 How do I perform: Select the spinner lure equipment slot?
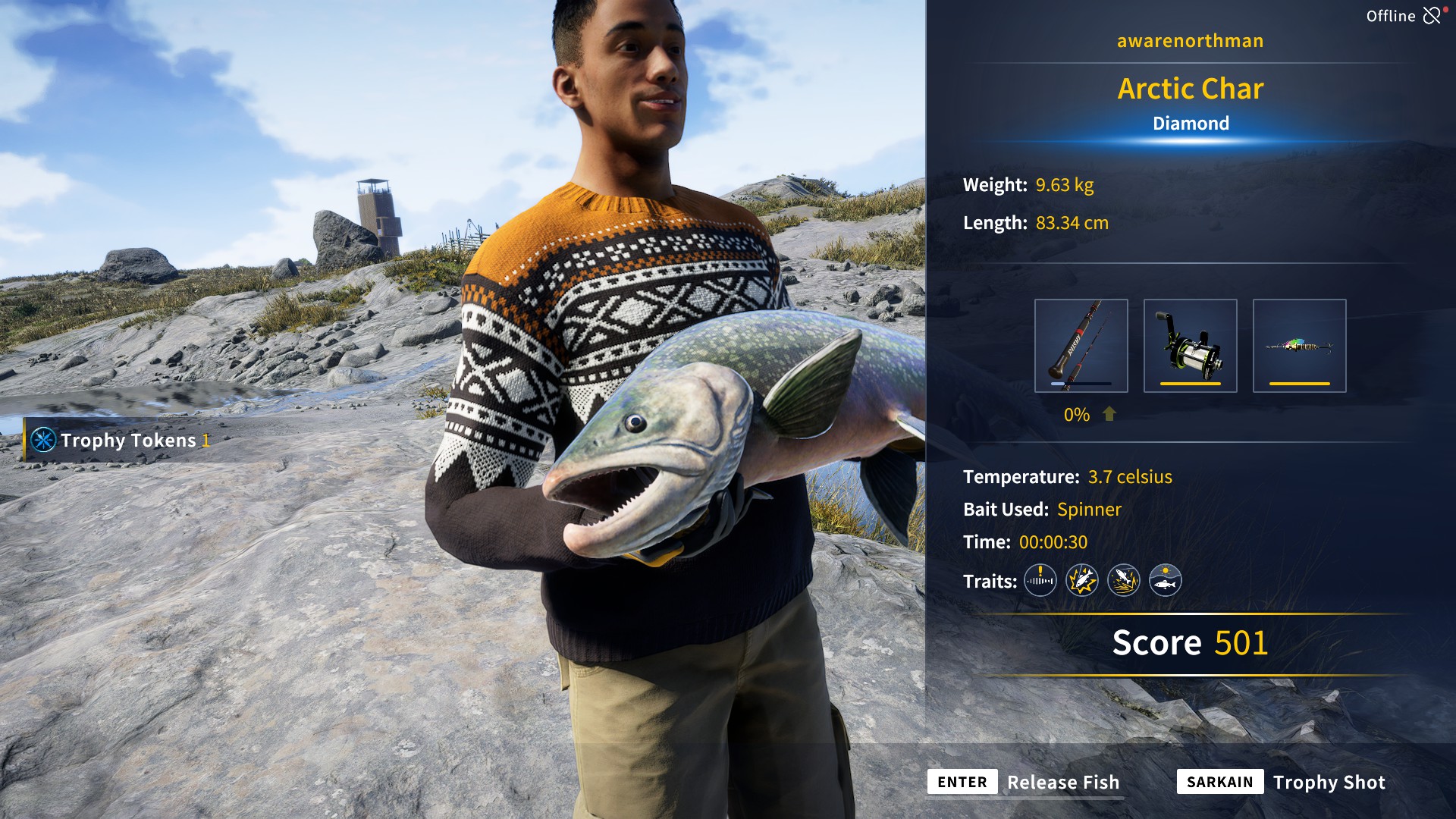tap(1300, 346)
